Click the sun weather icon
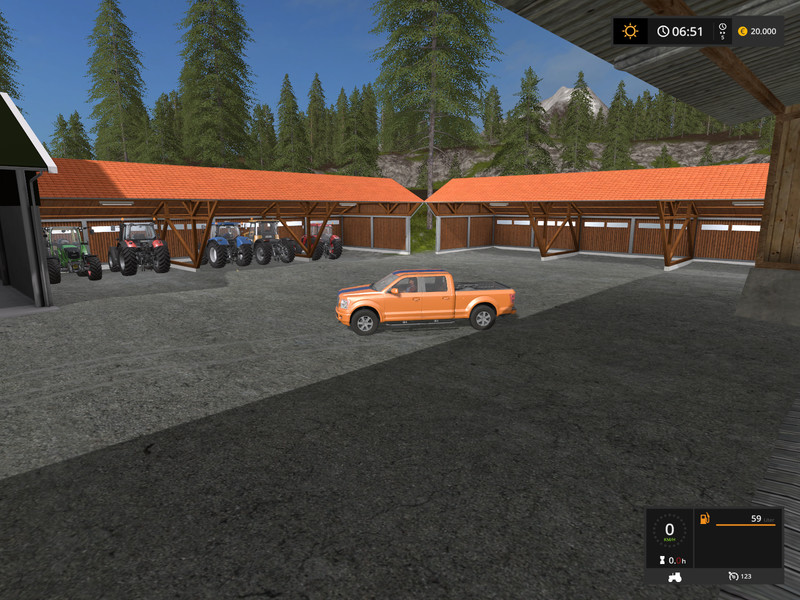The image size is (800, 600). (x=630, y=31)
